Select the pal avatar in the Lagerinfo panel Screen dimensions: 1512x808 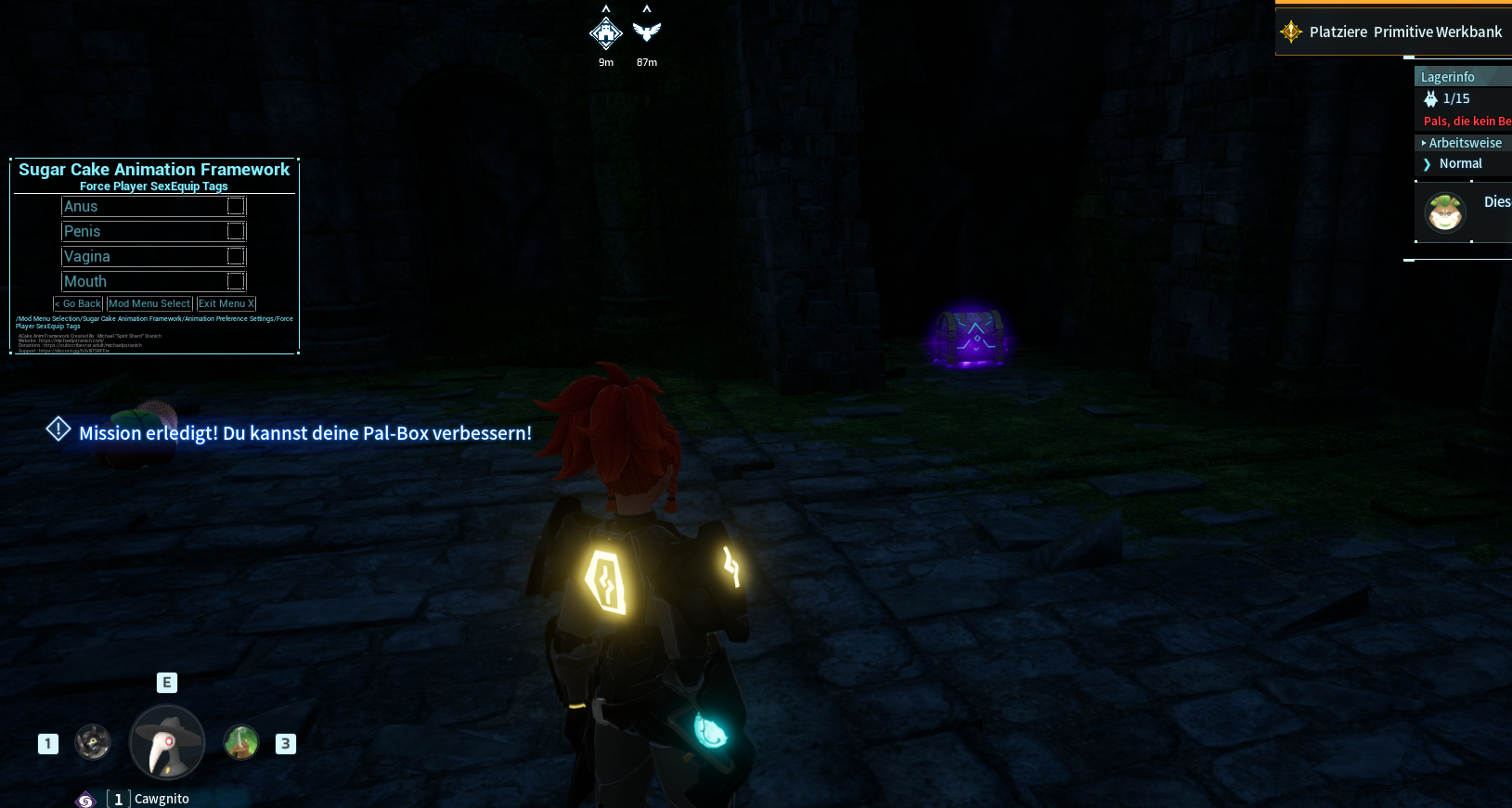click(1444, 212)
